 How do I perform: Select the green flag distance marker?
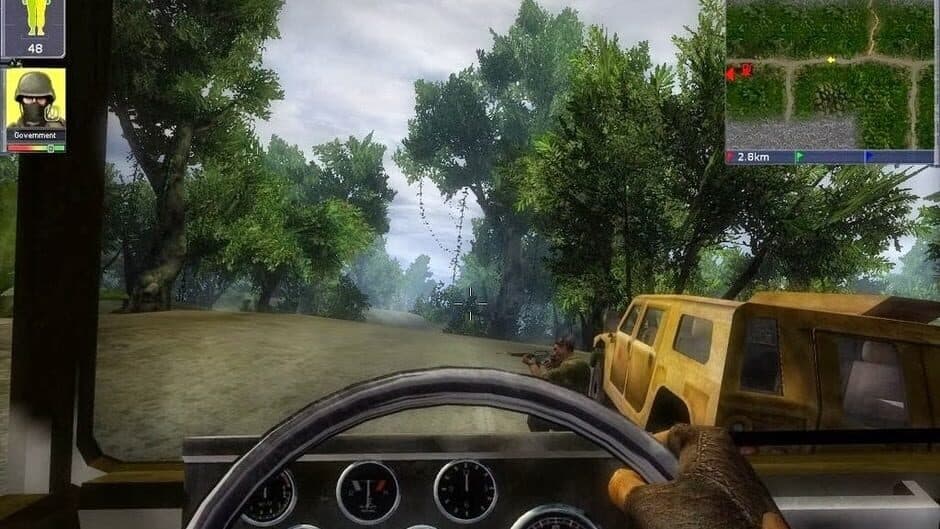799,157
